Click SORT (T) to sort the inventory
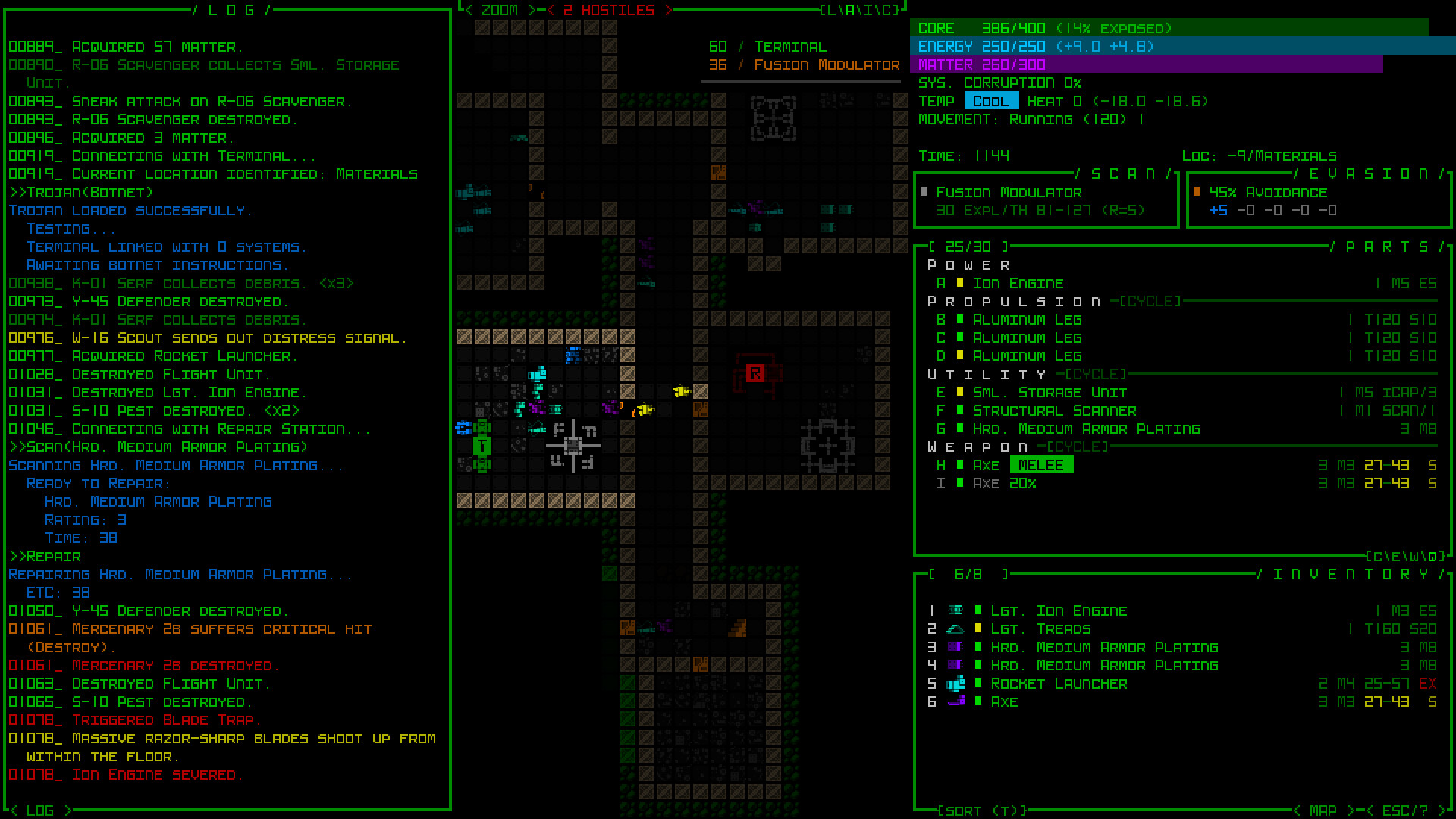This screenshot has width=1456, height=819. click(978, 810)
